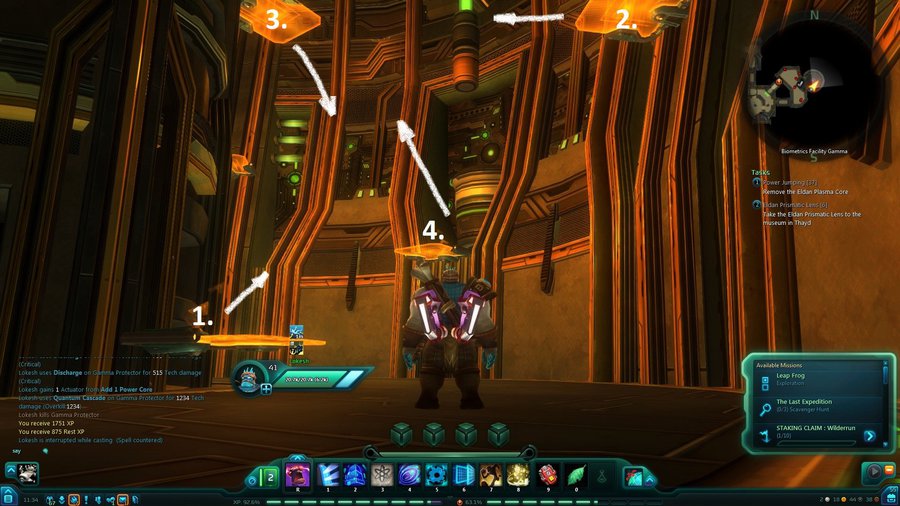The height and width of the screenshot is (506, 900).
Task: Activate the golden burst ability in slot 8
Action: coord(519,474)
